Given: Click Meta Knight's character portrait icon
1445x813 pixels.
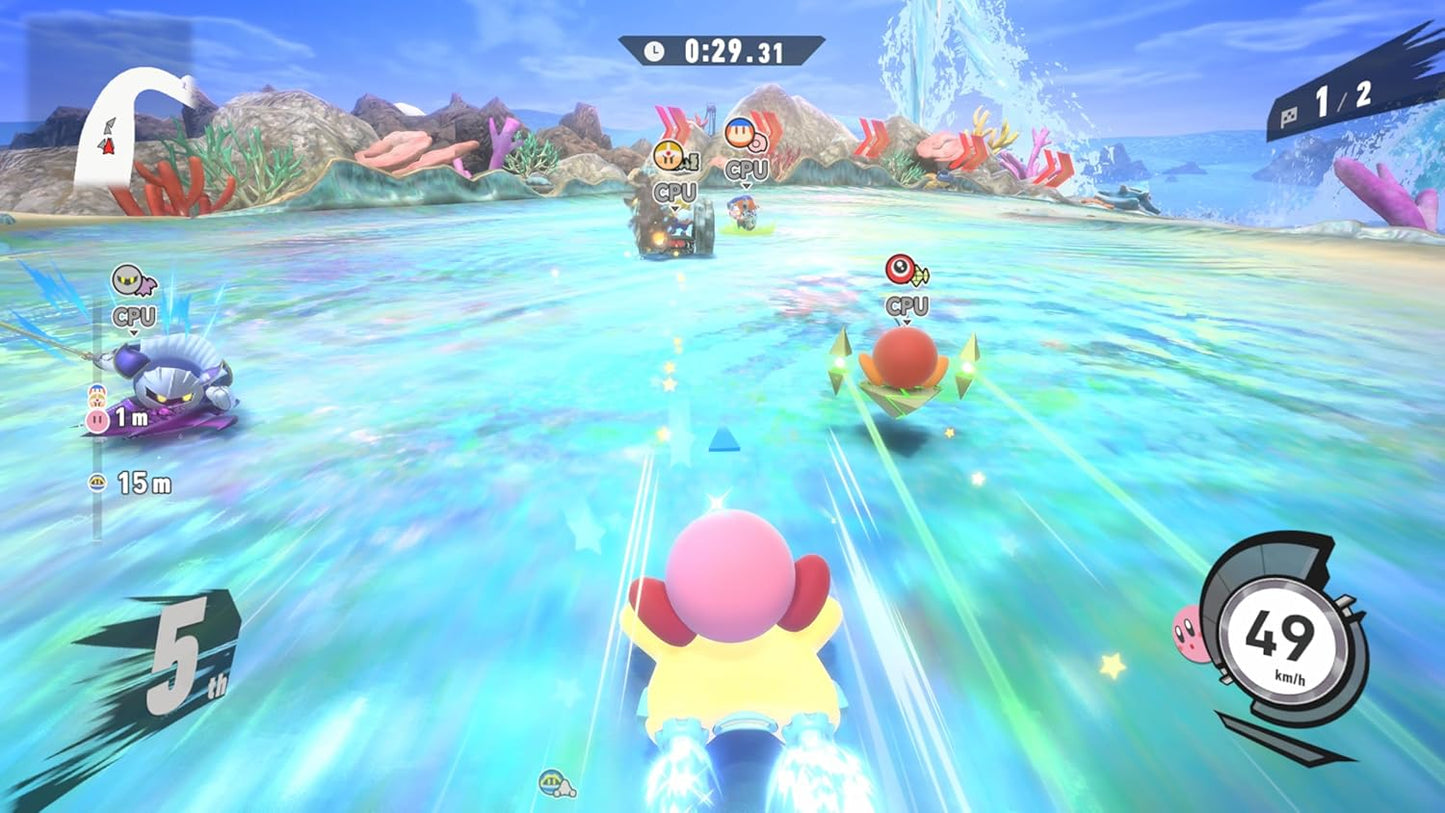Looking at the screenshot, I should [x=126, y=279].
